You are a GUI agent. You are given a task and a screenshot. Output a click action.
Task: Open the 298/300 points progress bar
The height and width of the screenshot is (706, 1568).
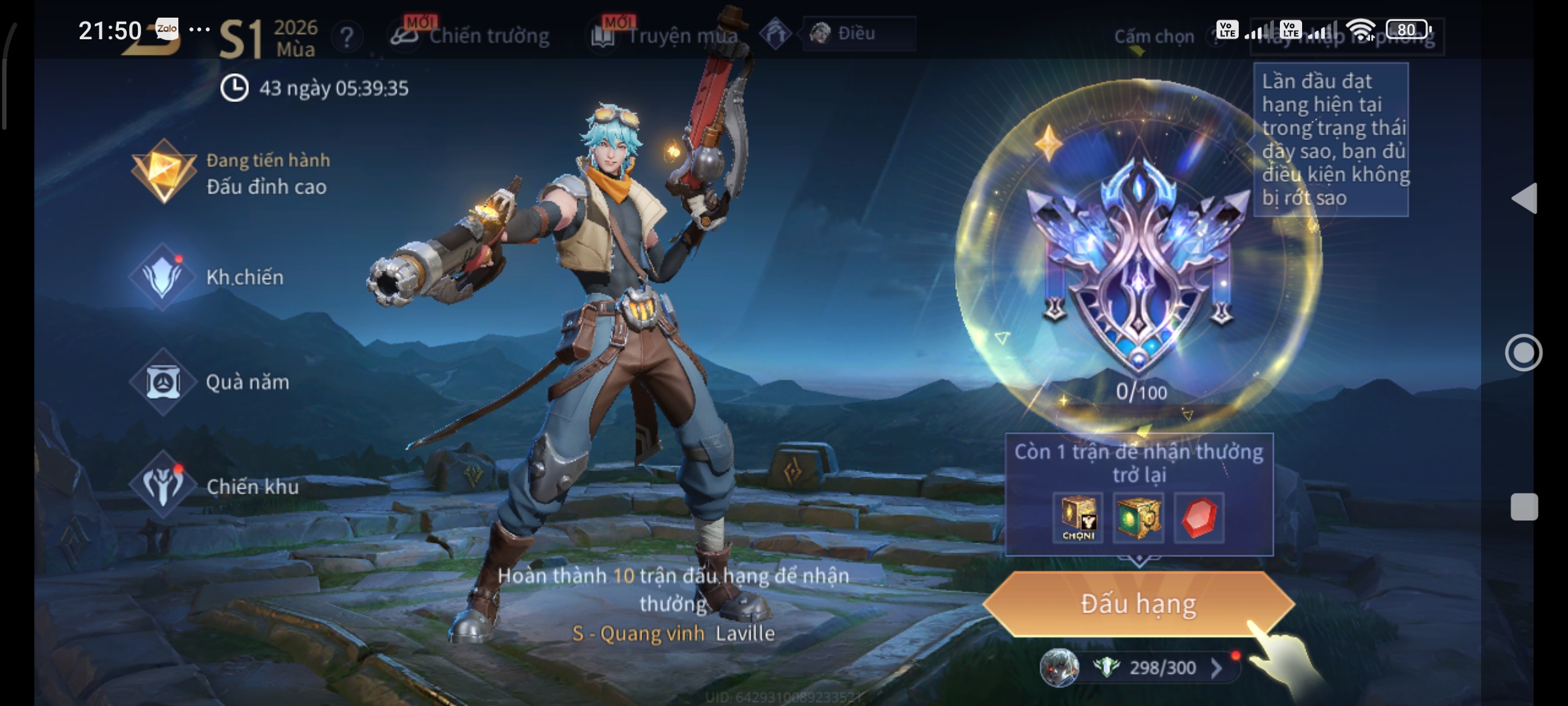(1151, 668)
